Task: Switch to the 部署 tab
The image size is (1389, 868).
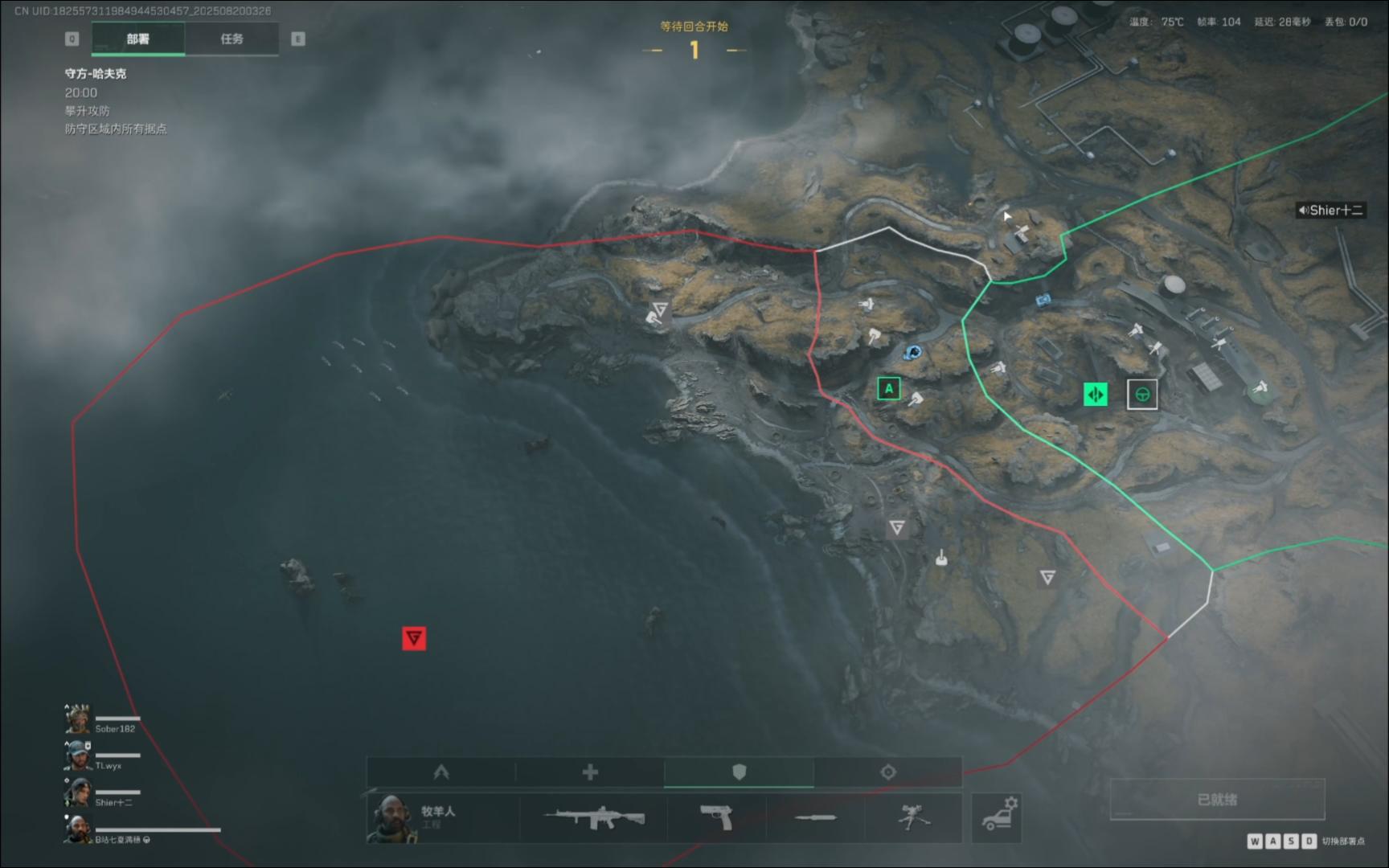Action: (x=137, y=39)
